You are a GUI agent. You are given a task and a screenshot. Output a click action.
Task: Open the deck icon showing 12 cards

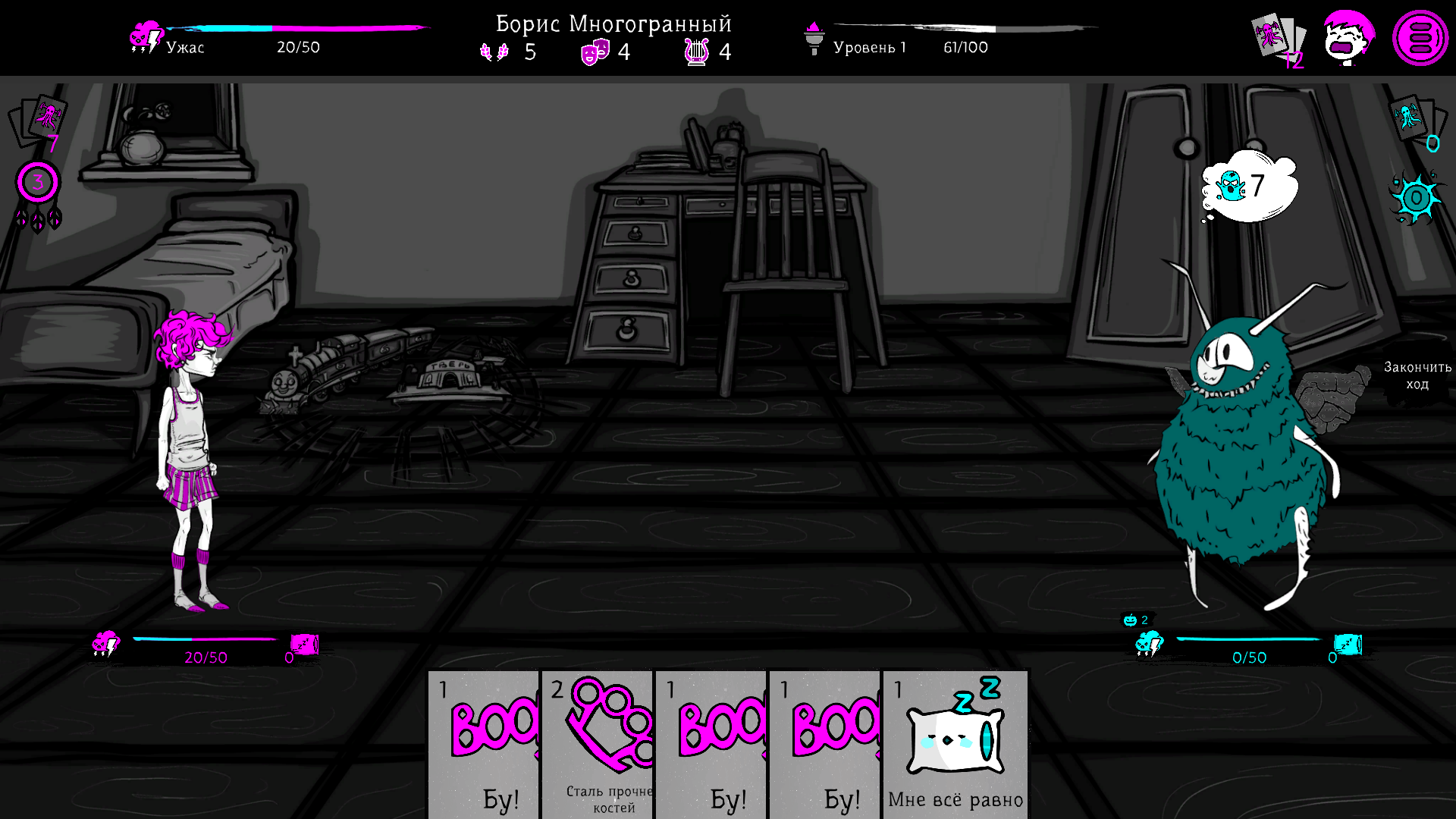coord(1278,39)
